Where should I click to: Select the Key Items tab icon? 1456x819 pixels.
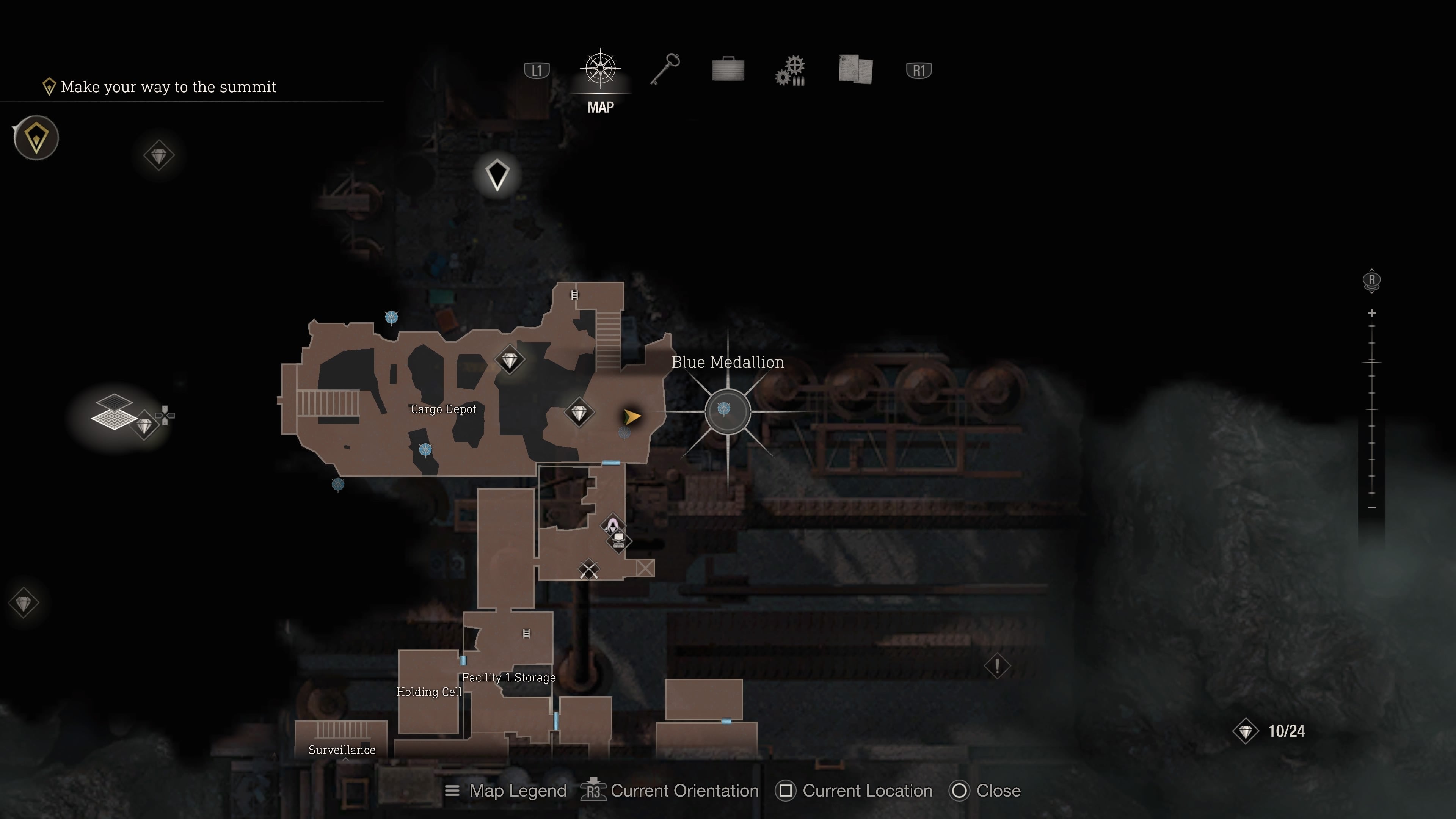coord(665,69)
